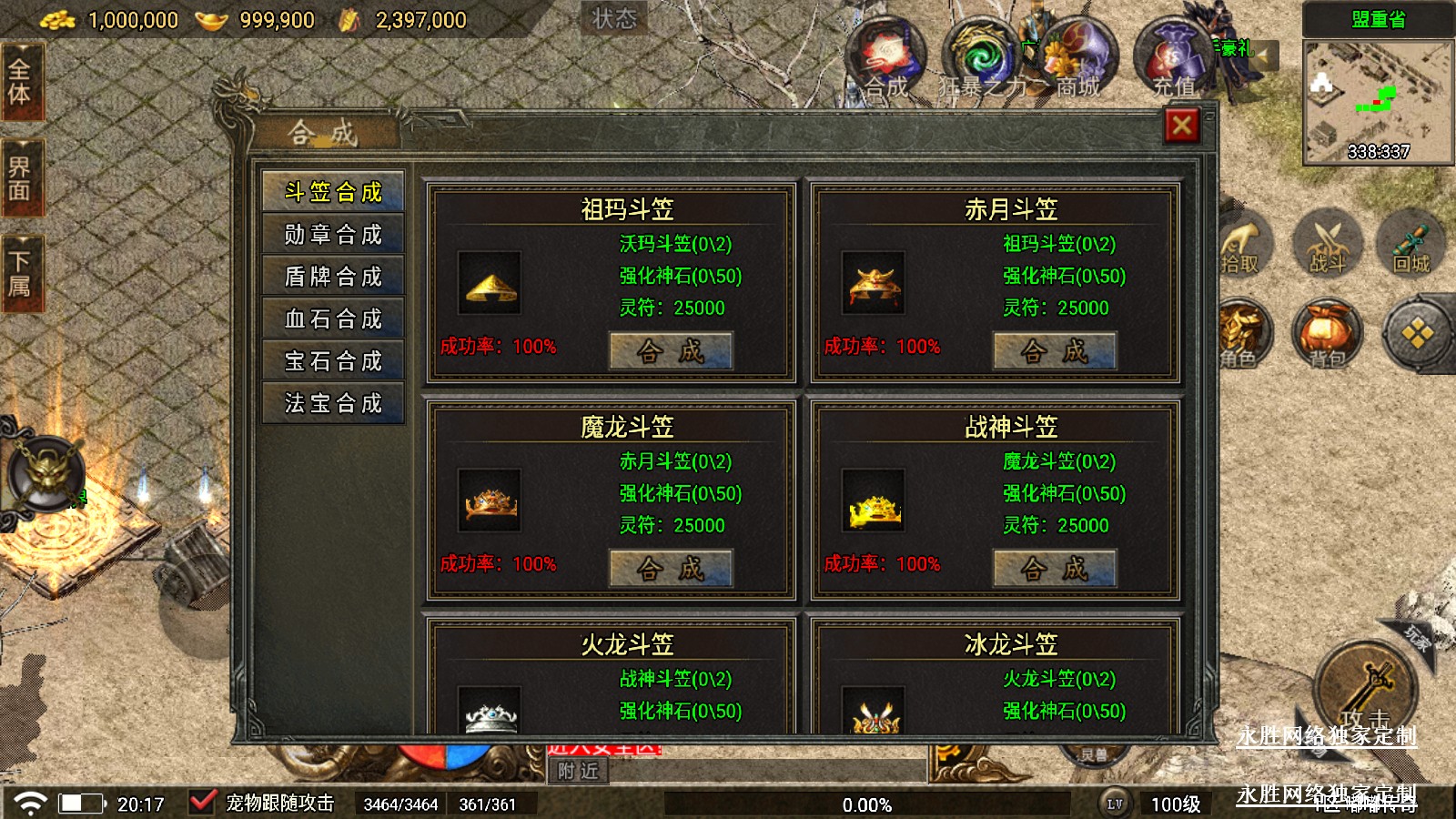Open the 背包 bag icon
The image size is (1456, 819).
tap(1327, 333)
